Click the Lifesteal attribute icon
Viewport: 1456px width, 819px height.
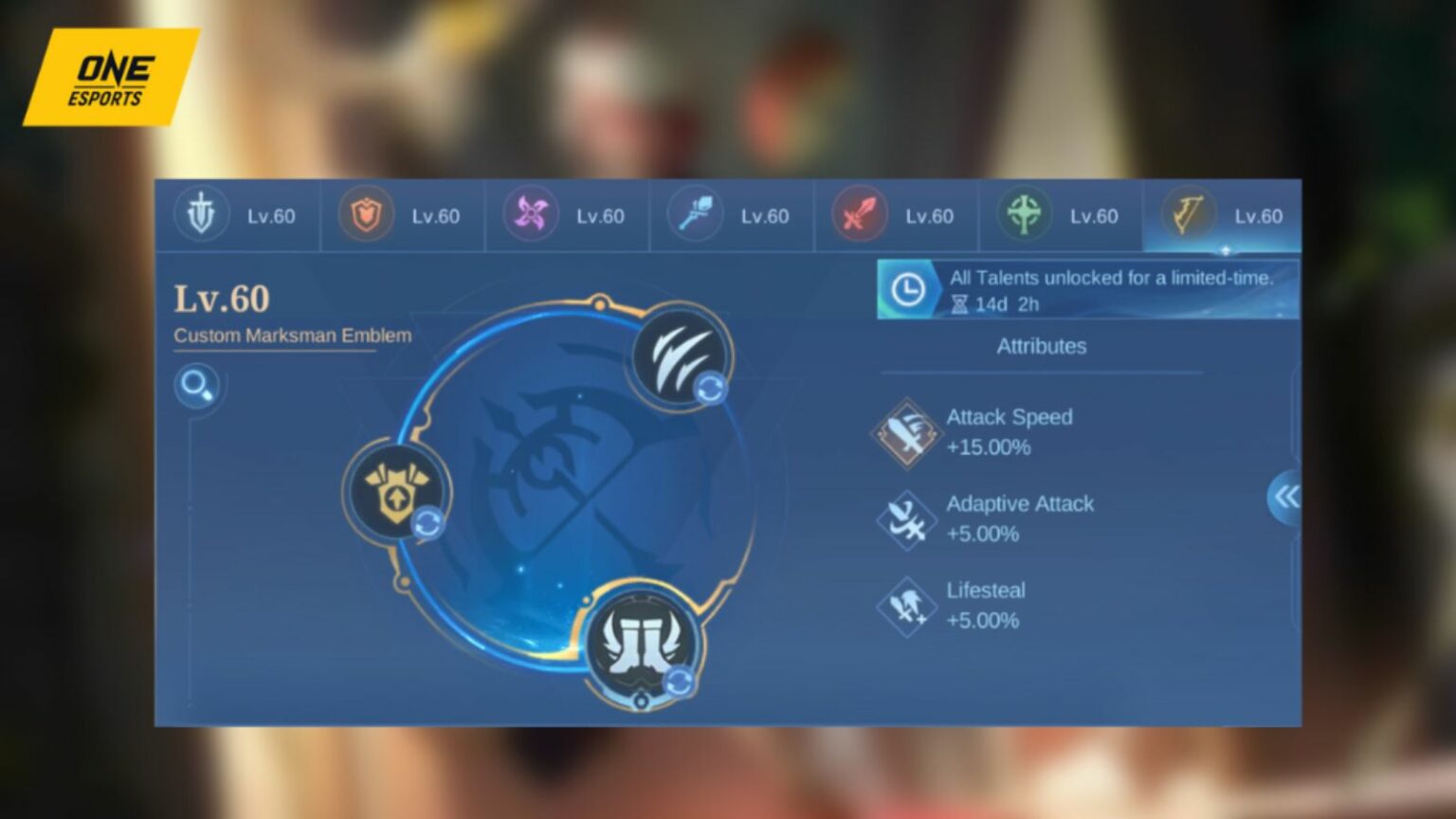pyautogui.click(x=906, y=606)
